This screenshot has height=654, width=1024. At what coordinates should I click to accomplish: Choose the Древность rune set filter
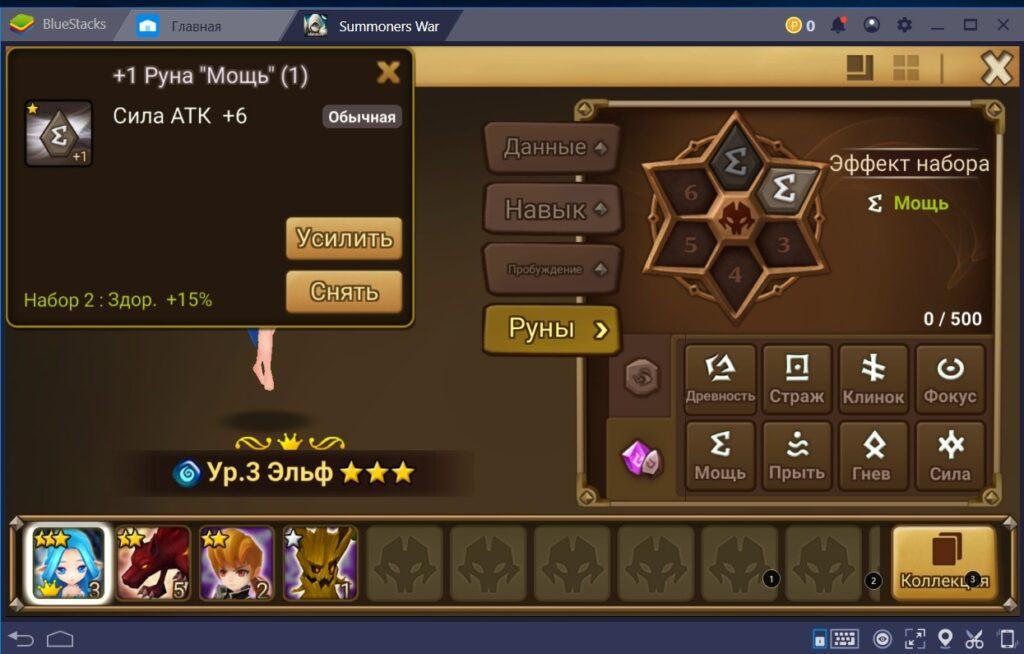pyautogui.click(x=720, y=379)
